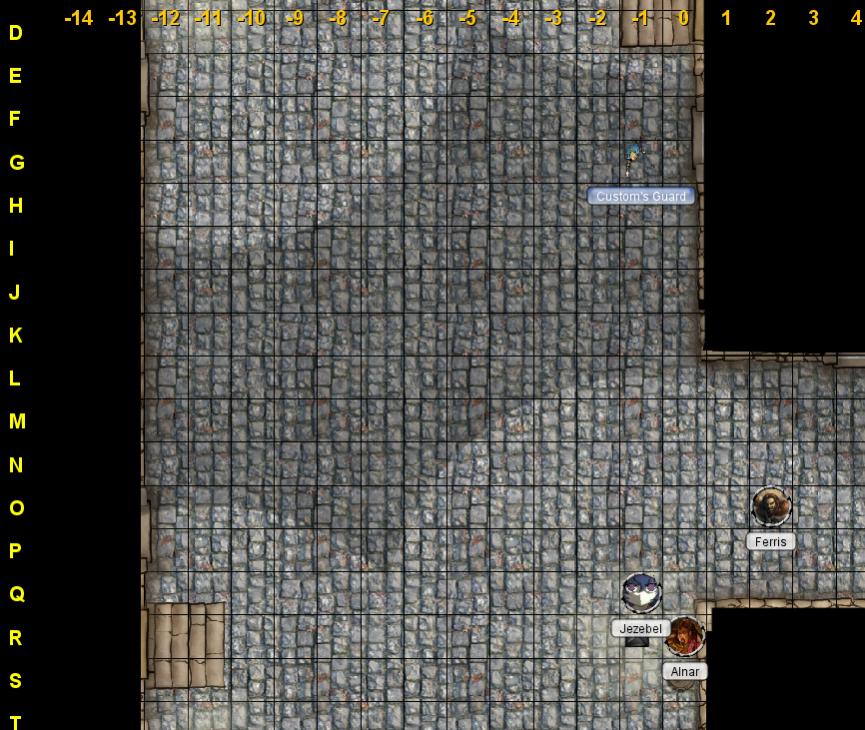Select the Ferris character token
This screenshot has height=730, width=865.
771,507
